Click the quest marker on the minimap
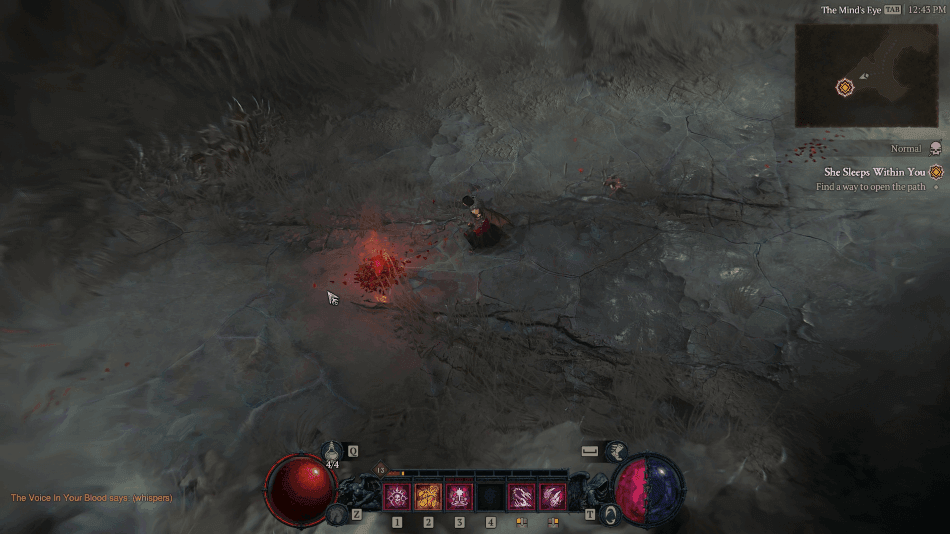This screenshot has width=950, height=534. click(x=845, y=87)
